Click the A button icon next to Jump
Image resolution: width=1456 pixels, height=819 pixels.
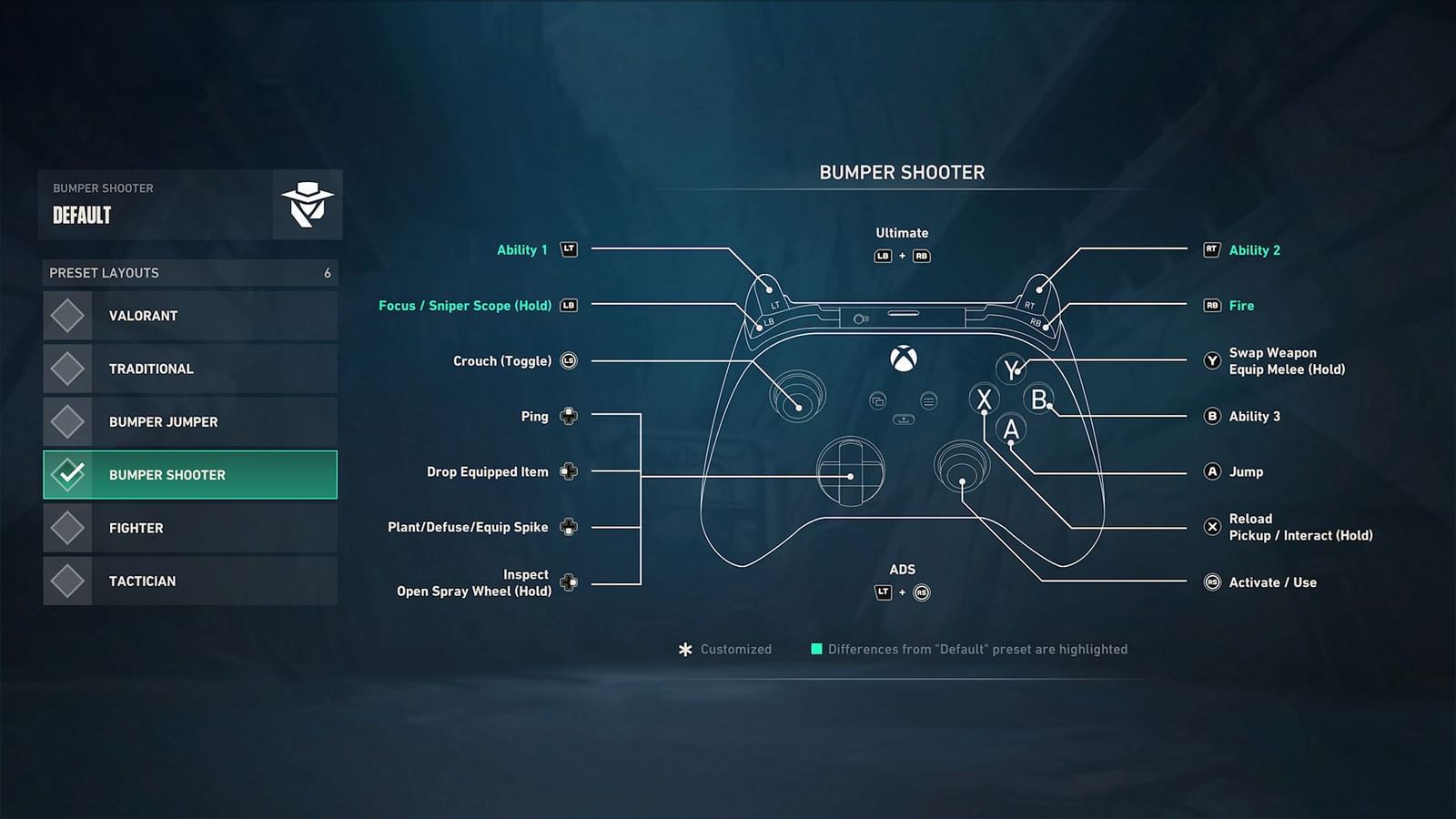point(1212,472)
